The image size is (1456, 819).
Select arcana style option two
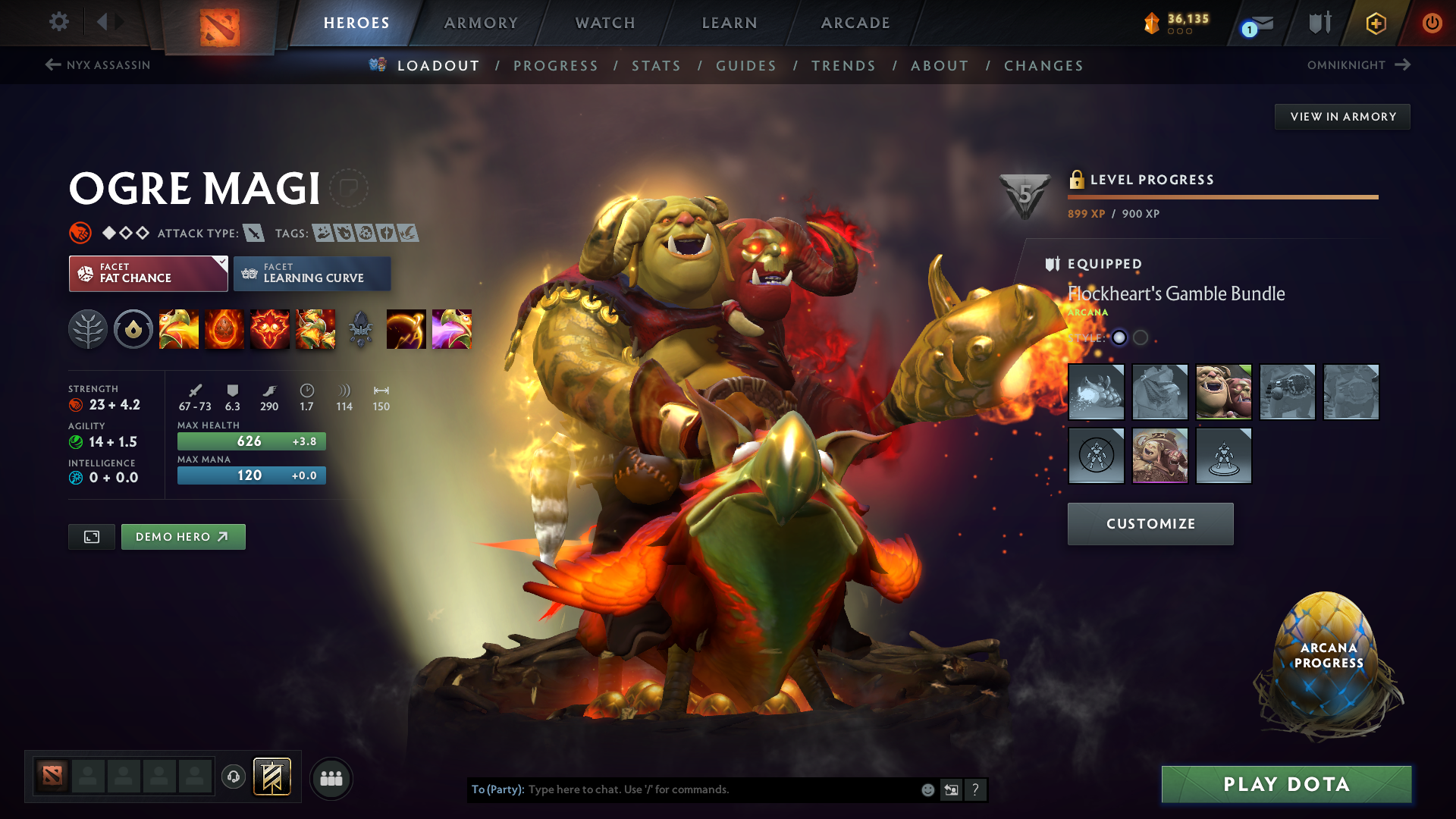(x=1139, y=338)
